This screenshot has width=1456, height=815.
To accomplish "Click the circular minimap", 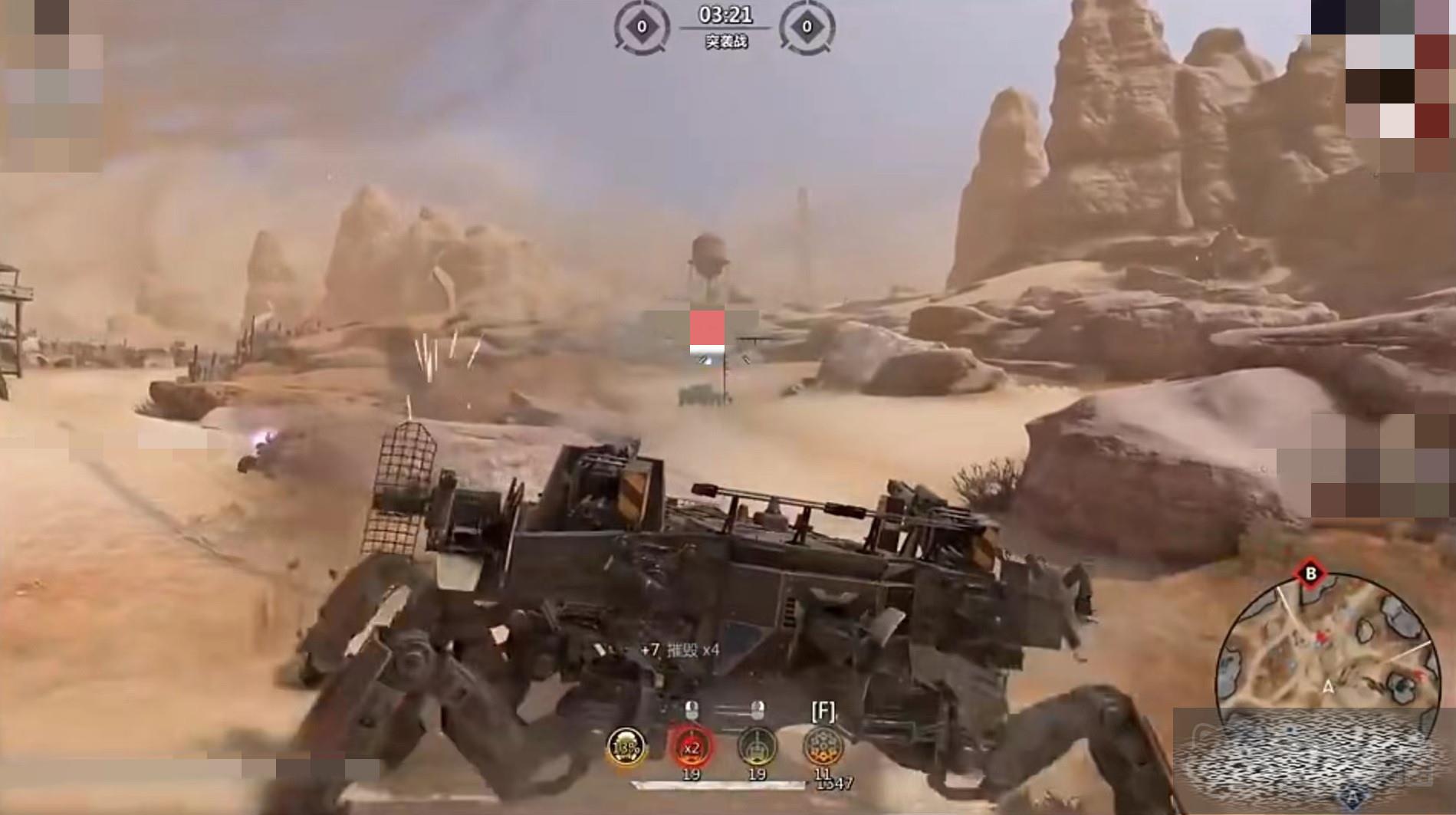I will [x=1326, y=652].
